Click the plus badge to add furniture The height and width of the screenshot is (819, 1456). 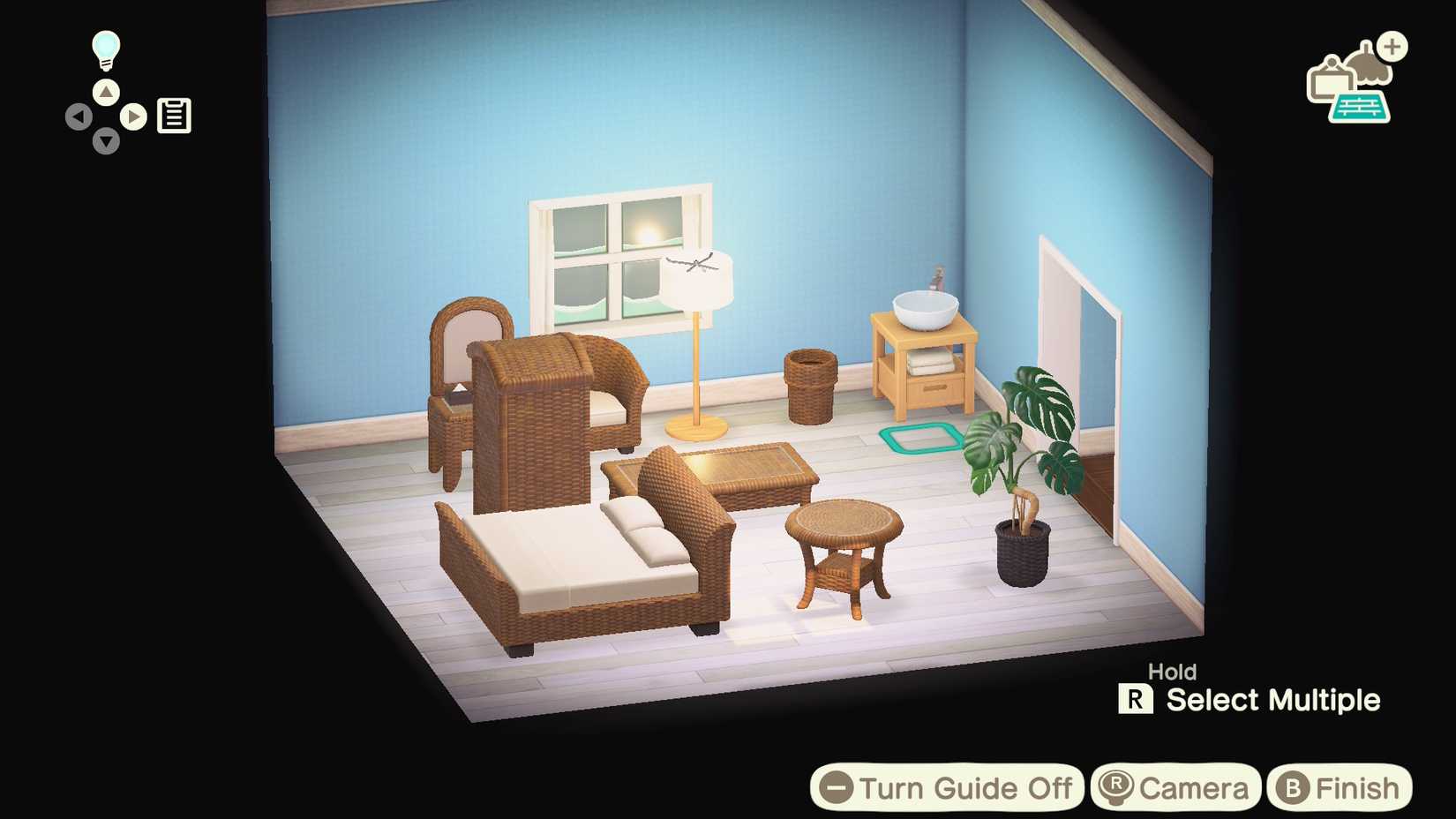coord(1392,47)
